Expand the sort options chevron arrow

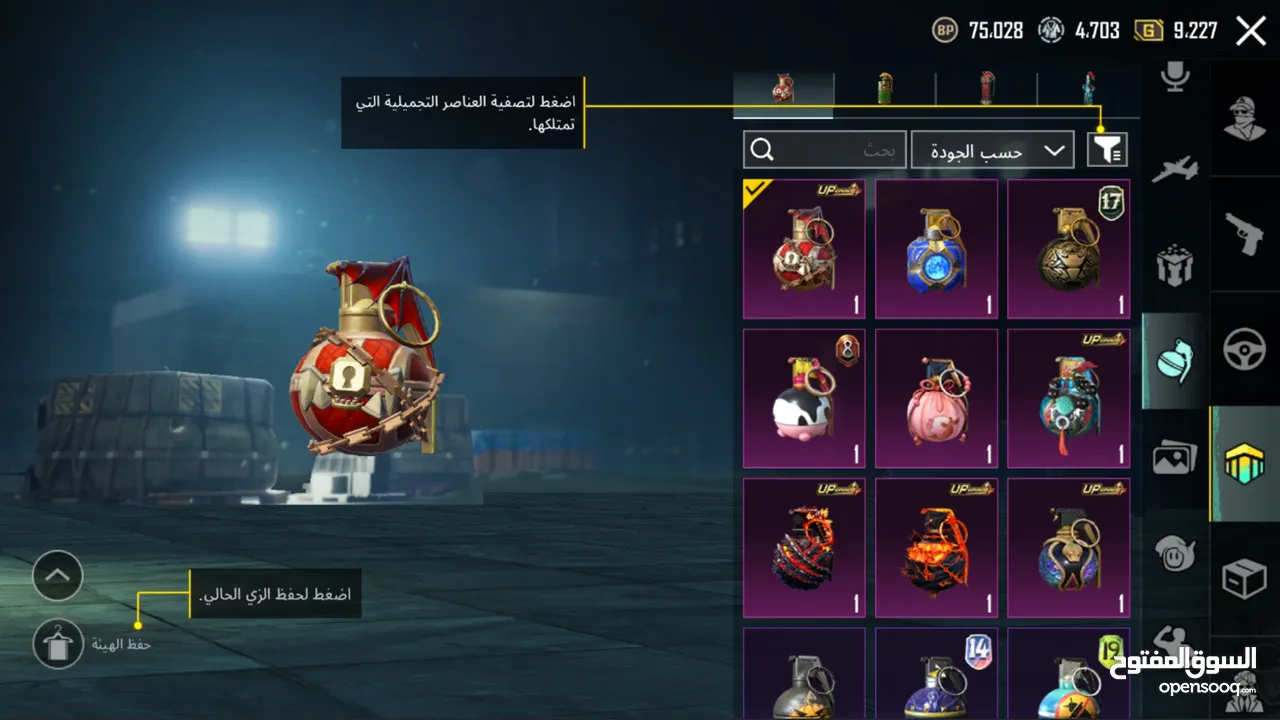(1055, 149)
